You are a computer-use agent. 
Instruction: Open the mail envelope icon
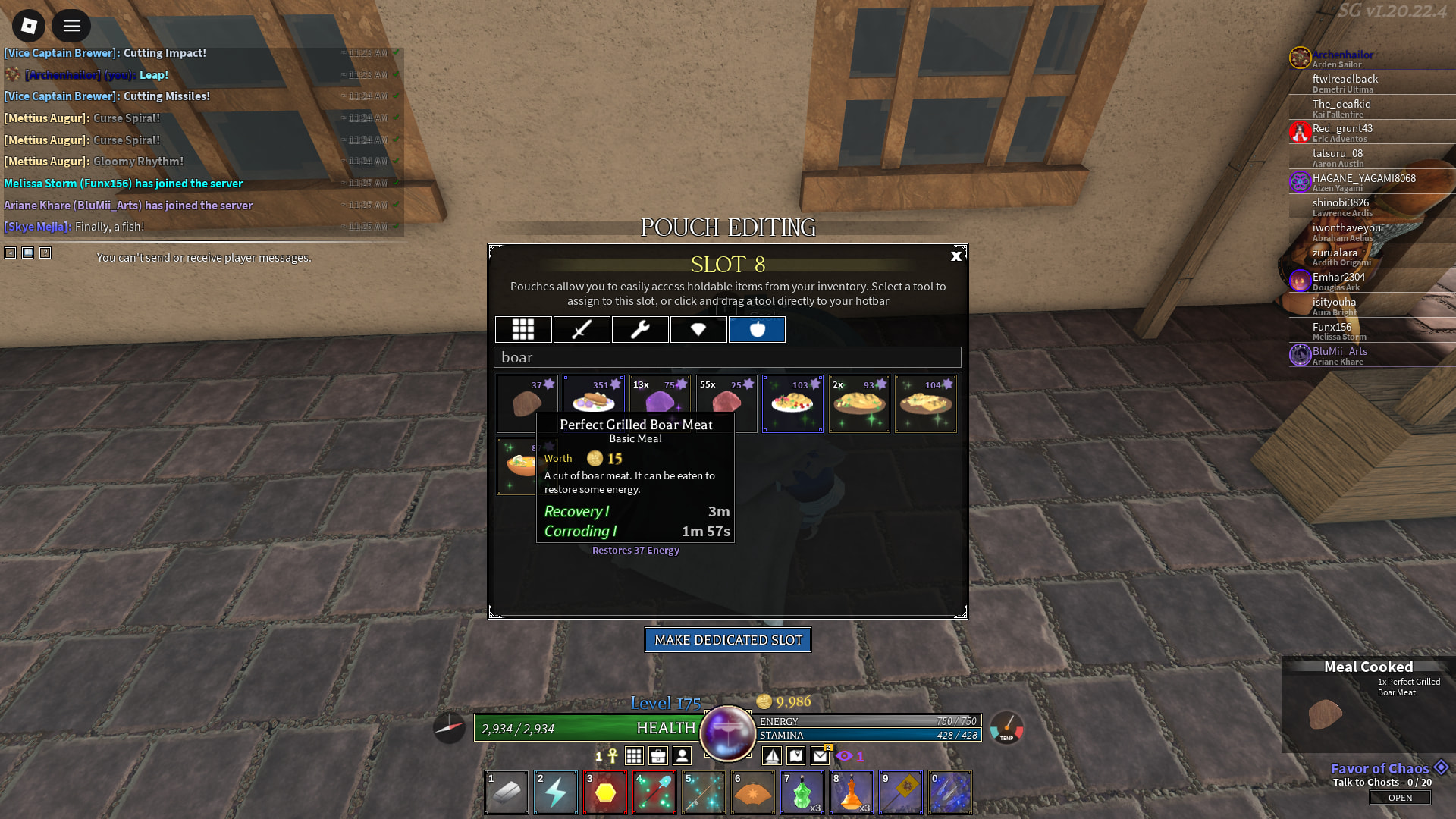pyautogui.click(x=820, y=755)
